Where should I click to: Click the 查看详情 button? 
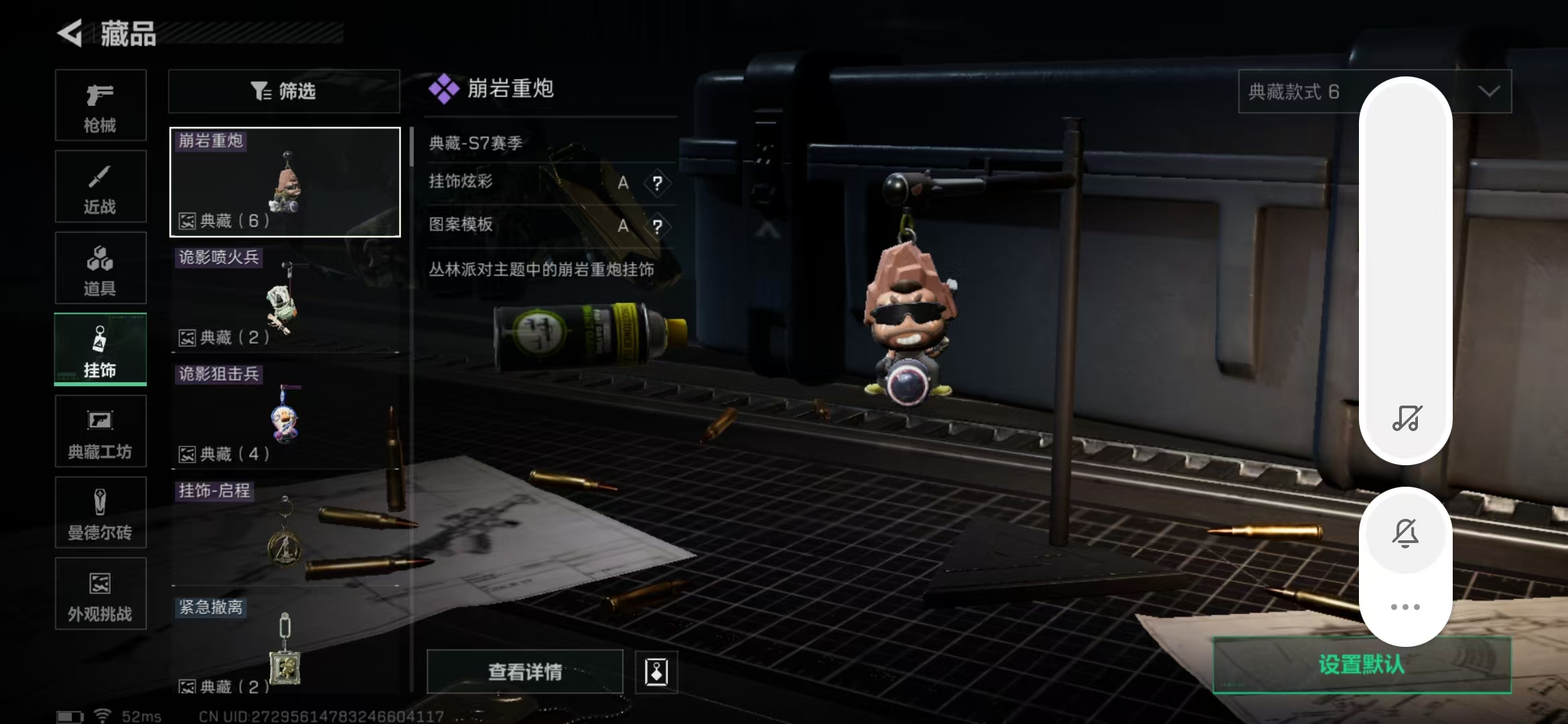[x=525, y=672]
